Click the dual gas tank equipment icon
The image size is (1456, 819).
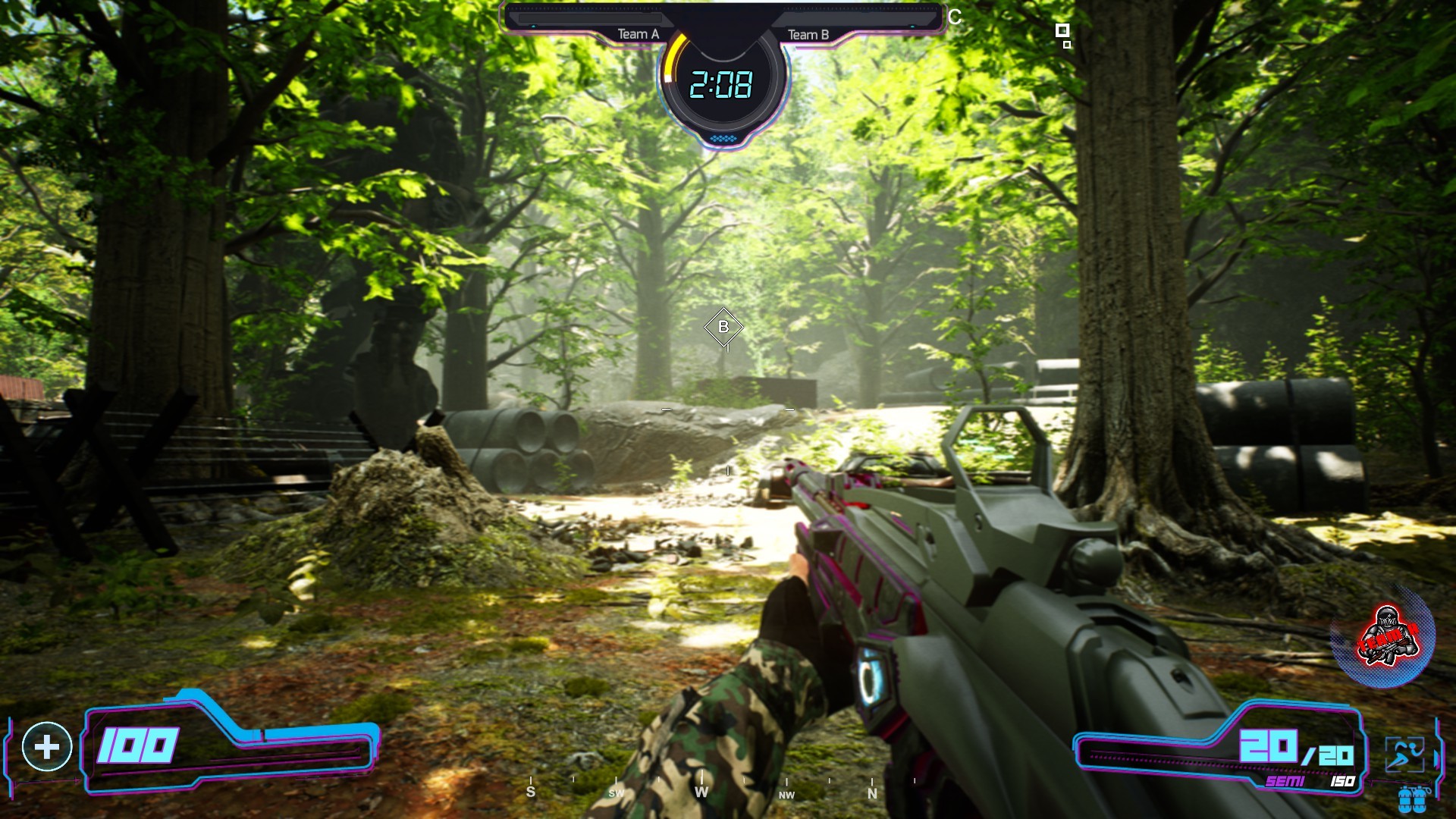coord(1412,799)
